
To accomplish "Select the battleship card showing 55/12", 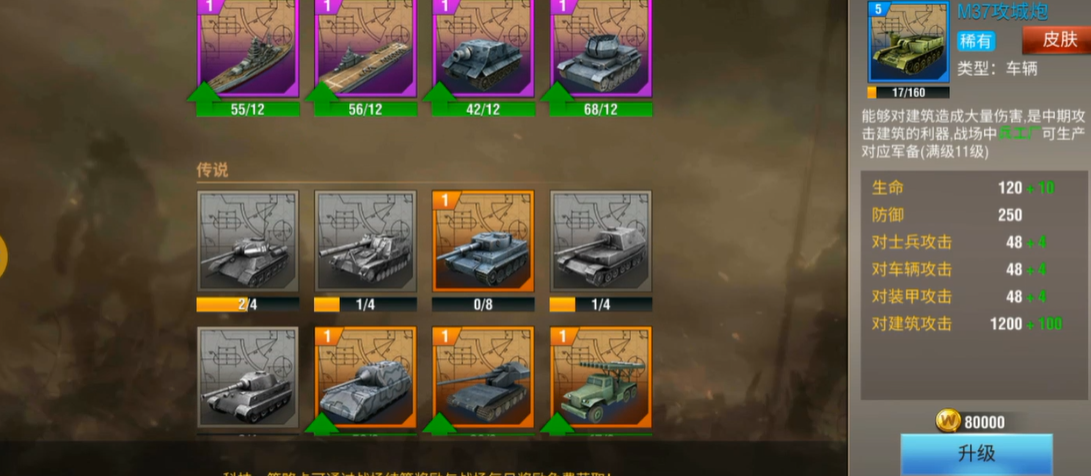I will tap(248, 50).
